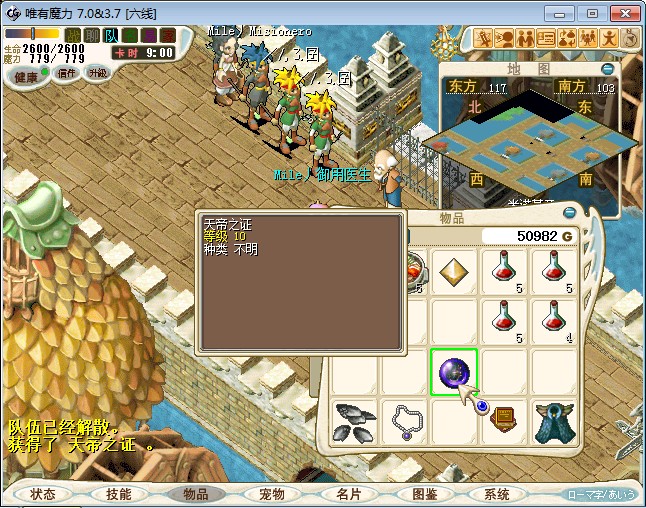
Task: Collapse the 地图 map panel
Action: pos(606,69)
